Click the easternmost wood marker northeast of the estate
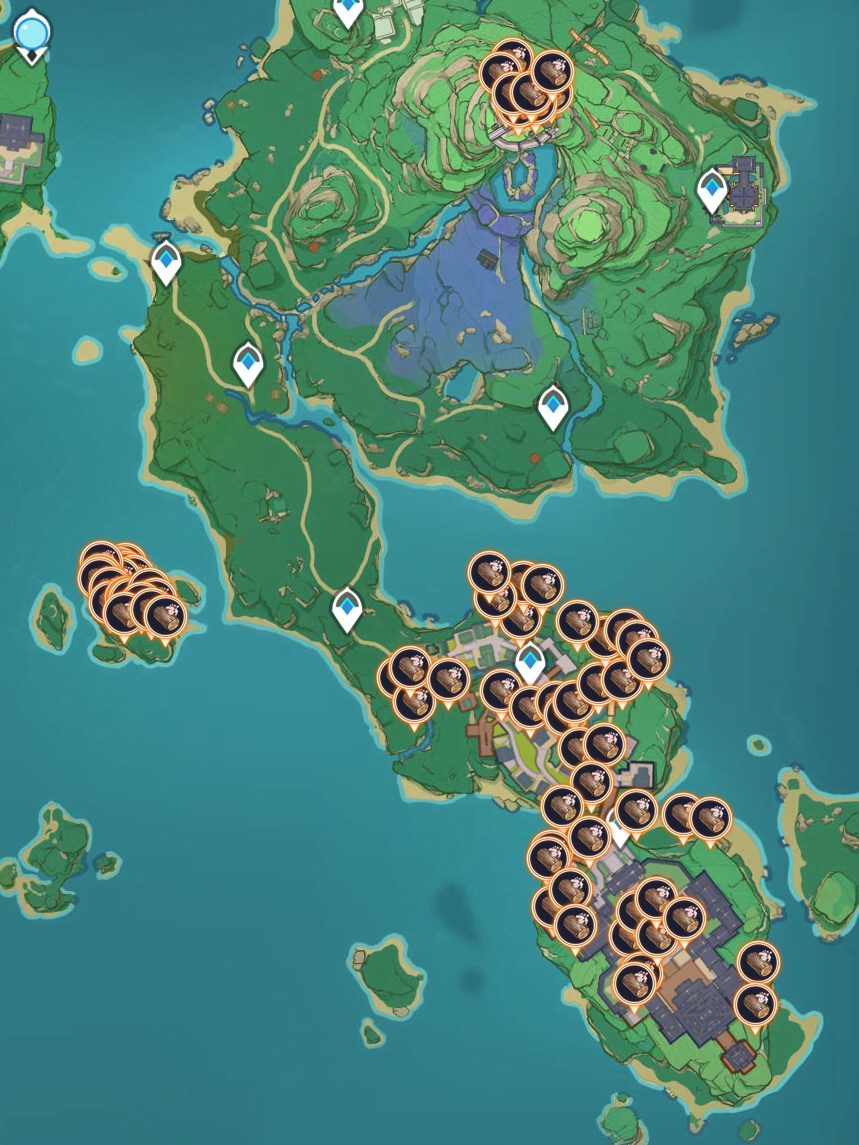859x1145 pixels. click(711, 818)
